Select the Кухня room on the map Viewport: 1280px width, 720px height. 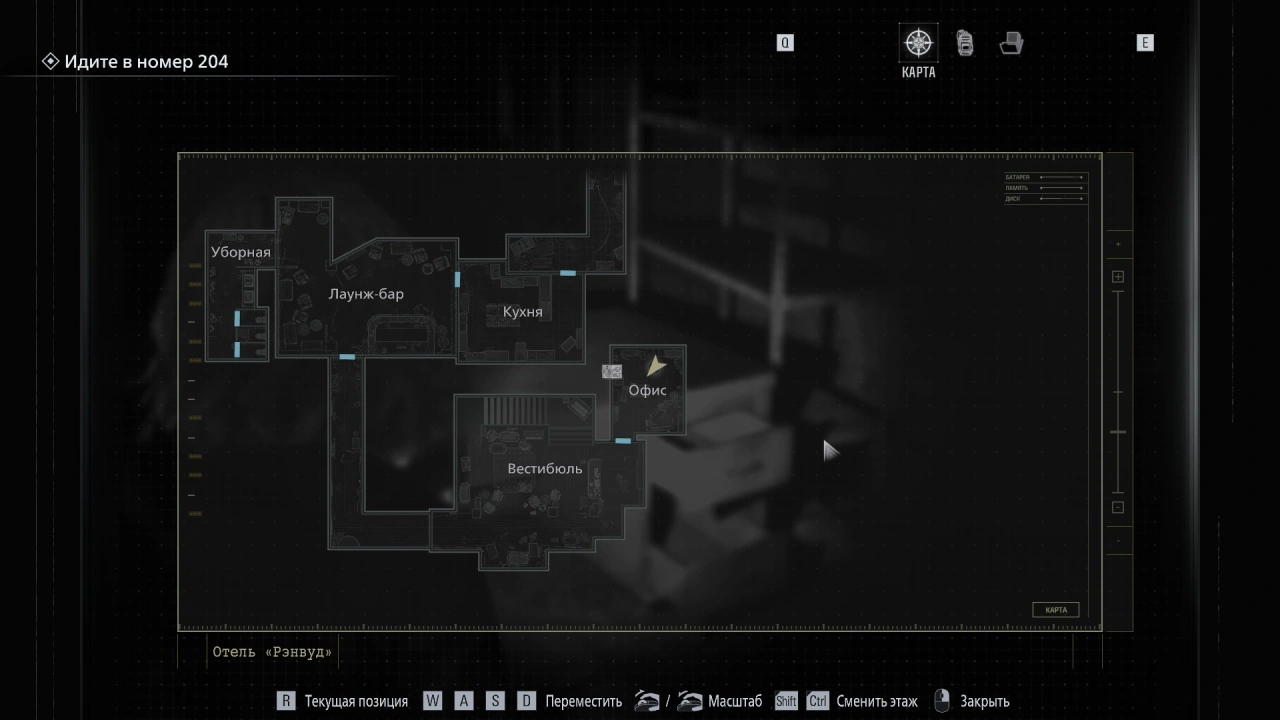point(522,312)
